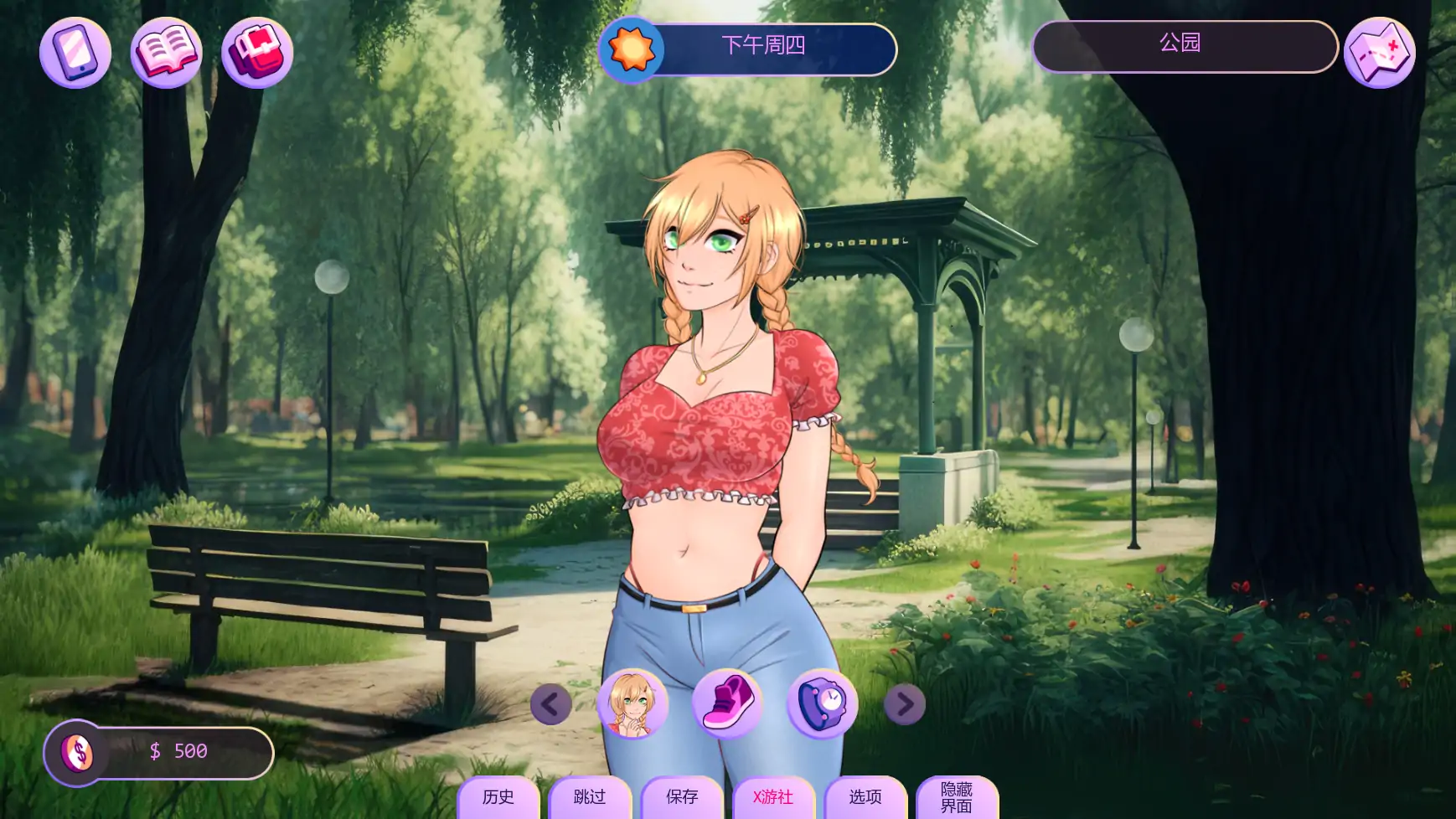
Task: Open the journal book icon
Action: pos(167,52)
